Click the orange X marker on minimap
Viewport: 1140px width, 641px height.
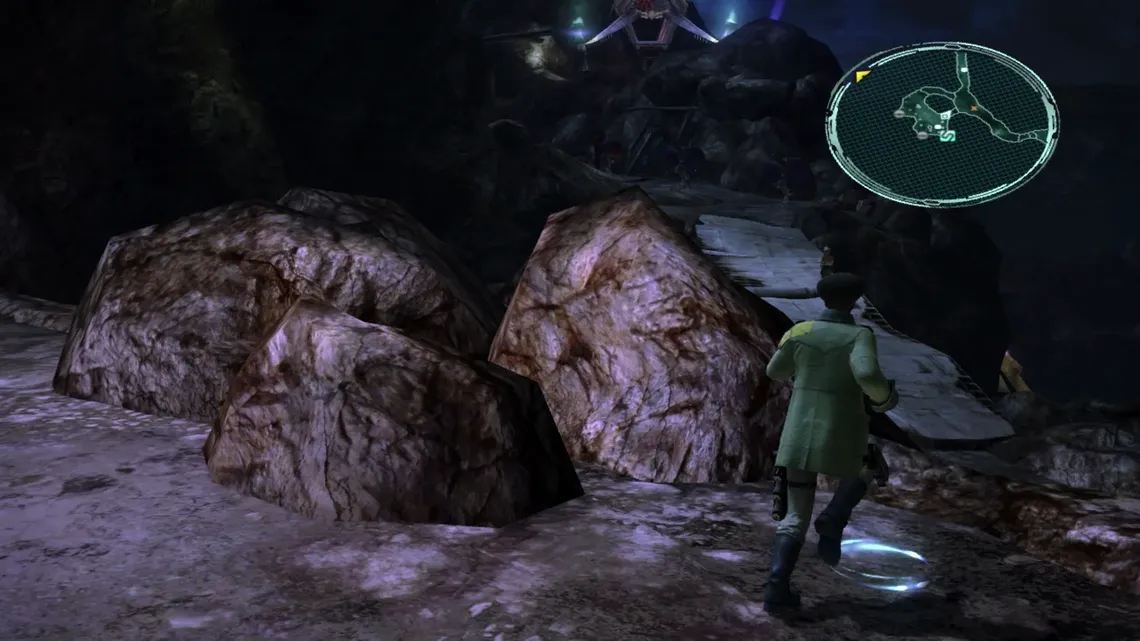973,107
